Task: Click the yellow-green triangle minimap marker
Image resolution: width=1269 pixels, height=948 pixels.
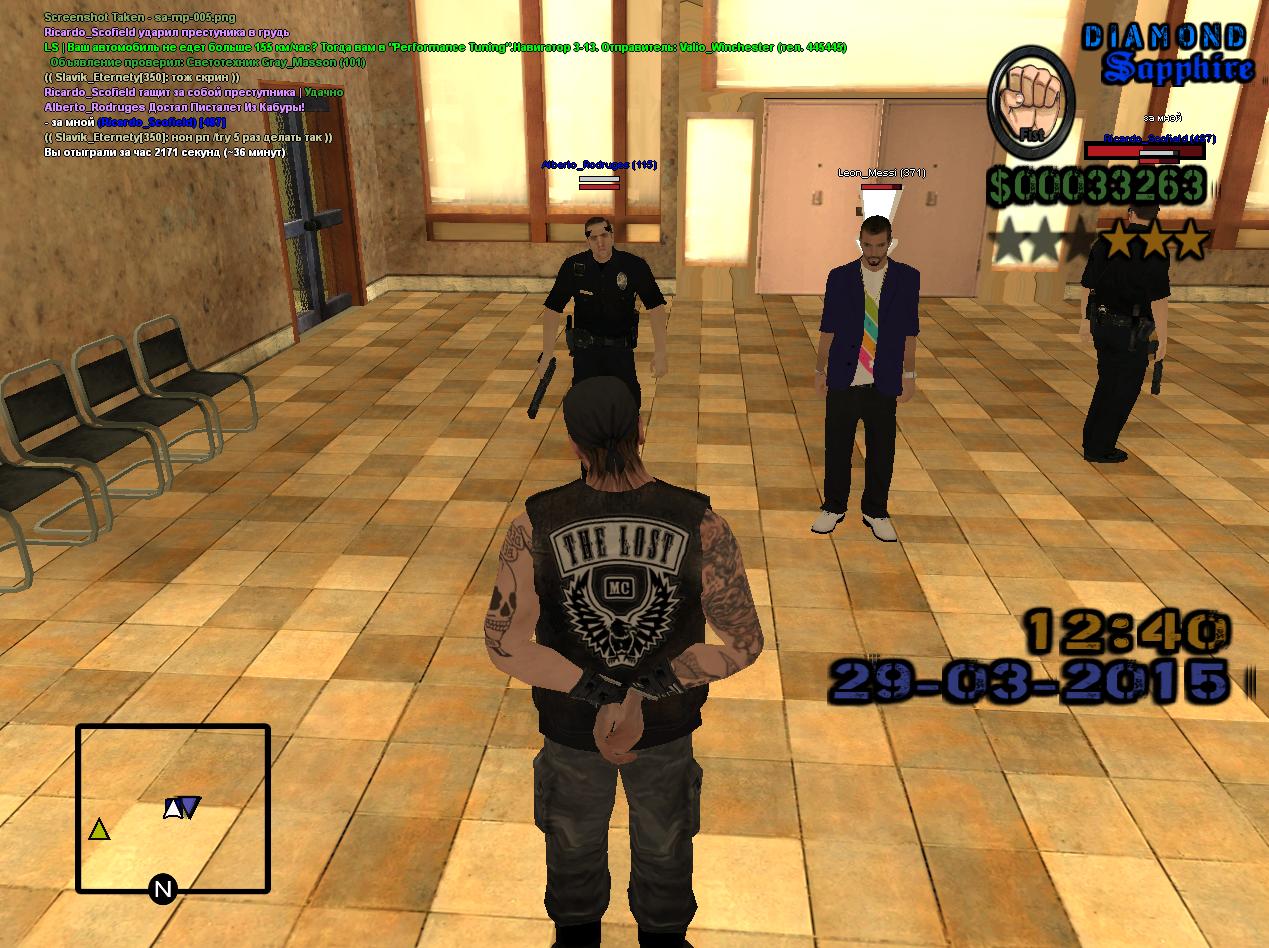Action: click(98, 829)
